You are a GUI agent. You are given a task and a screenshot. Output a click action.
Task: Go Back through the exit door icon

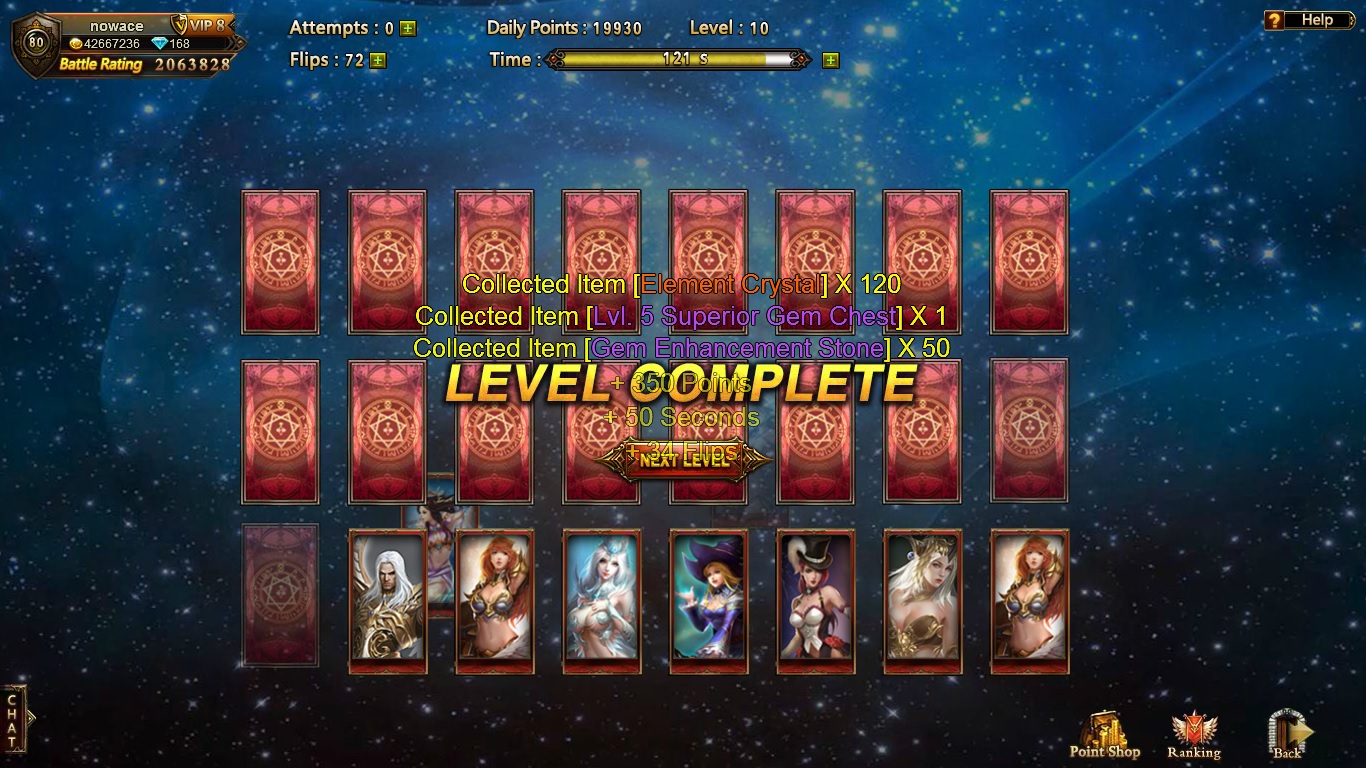(x=1288, y=735)
